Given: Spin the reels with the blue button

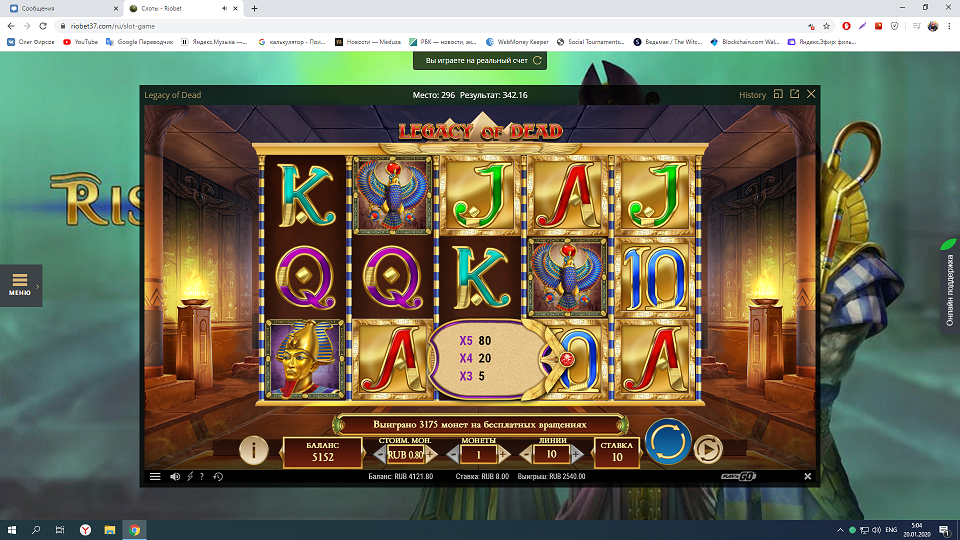Looking at the screenshot, I should (x=668, y=442).
